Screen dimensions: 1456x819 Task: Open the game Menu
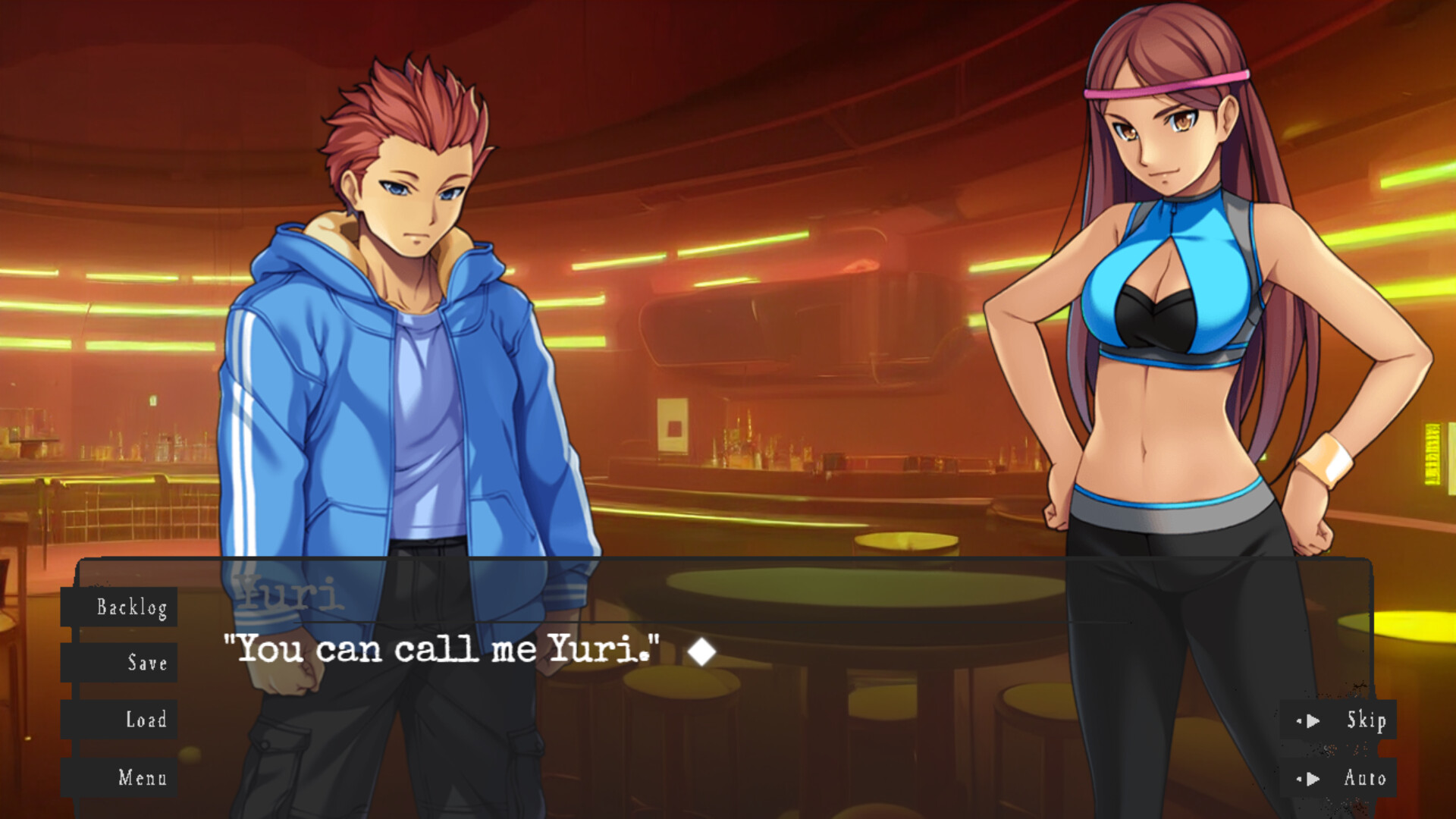pyautogui.click(x=144, y=778)
